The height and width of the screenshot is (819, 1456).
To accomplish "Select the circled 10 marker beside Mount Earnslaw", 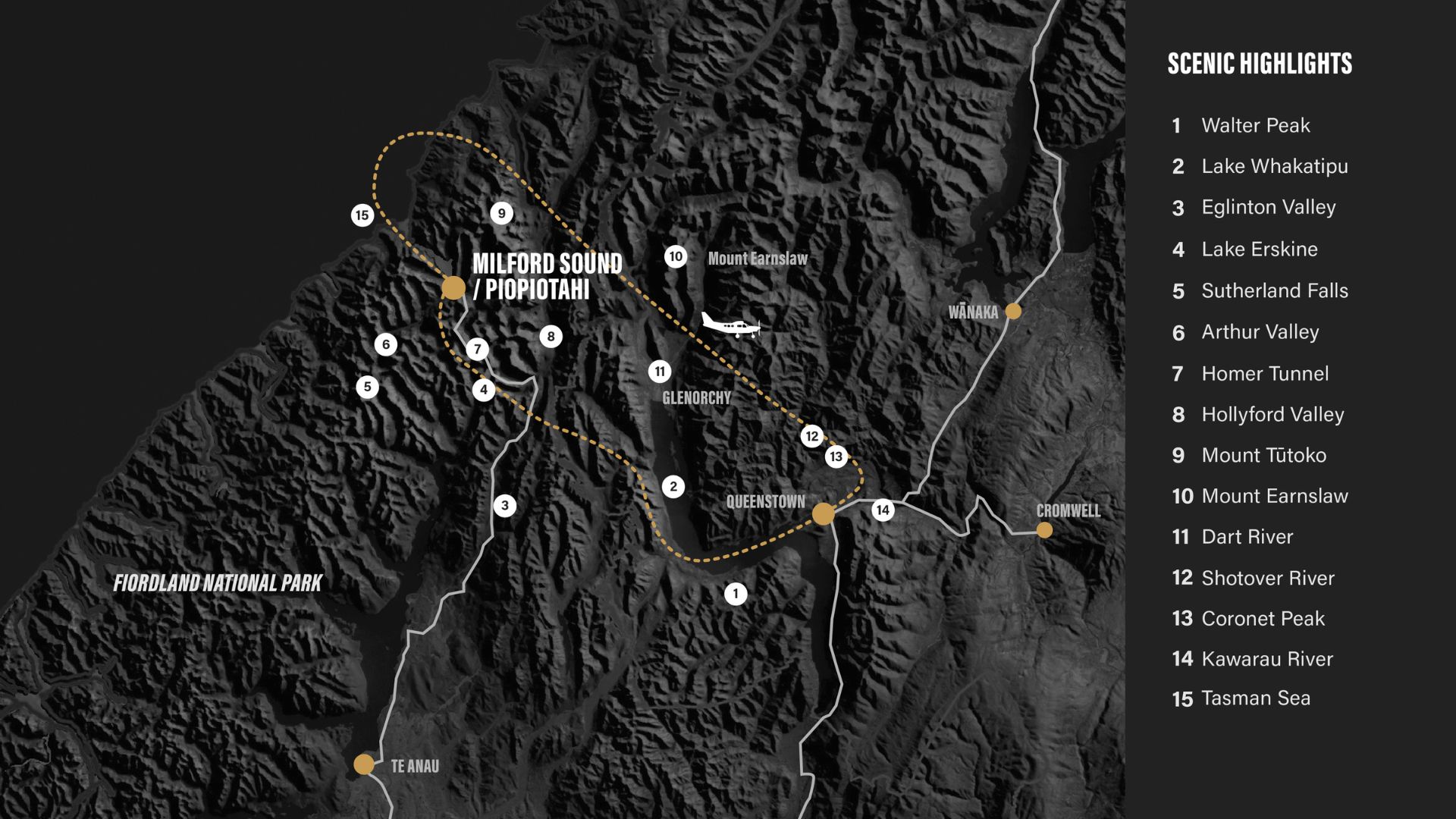I will click(x=676, y=257).
